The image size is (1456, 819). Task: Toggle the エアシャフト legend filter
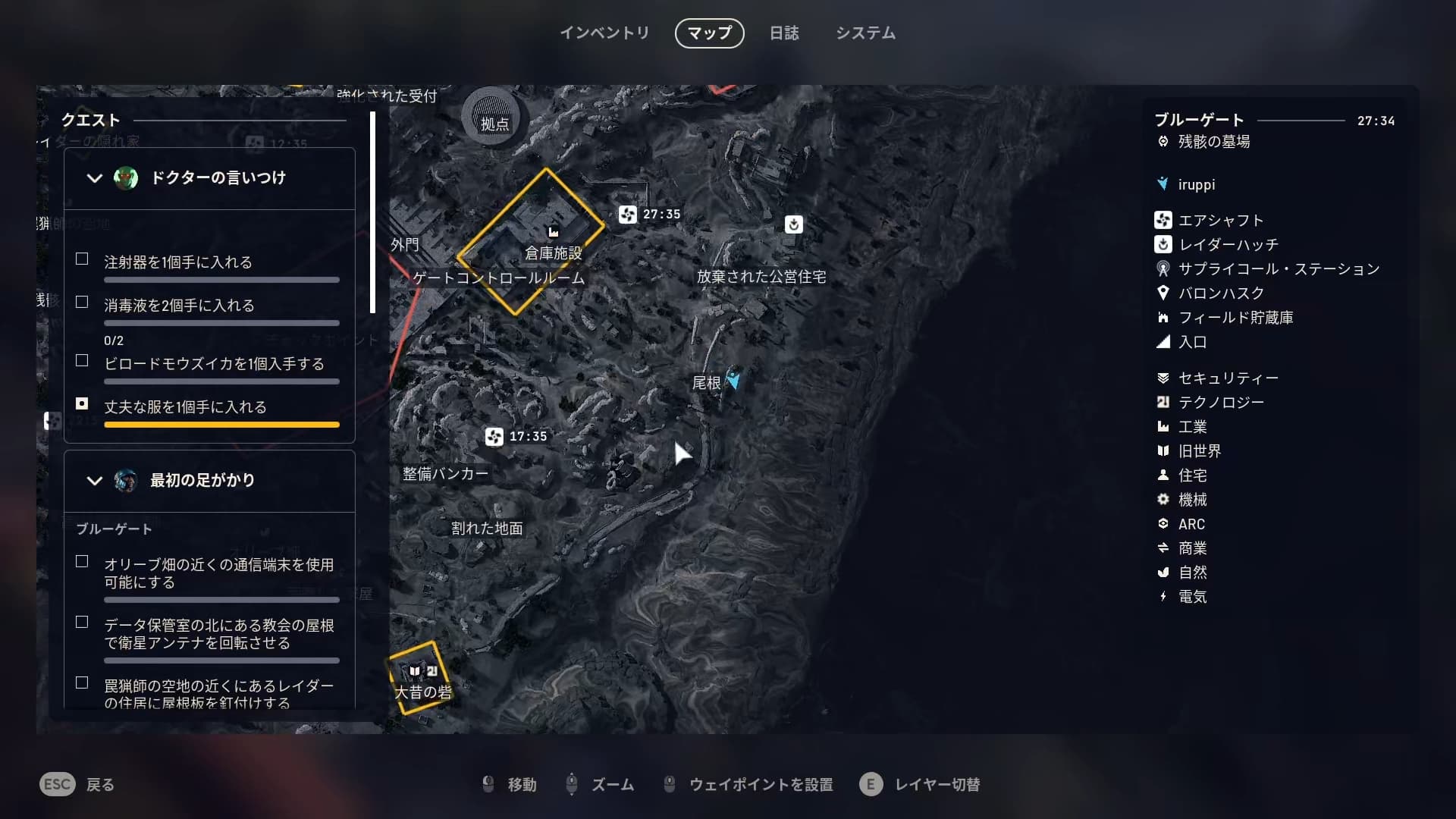1220,221
